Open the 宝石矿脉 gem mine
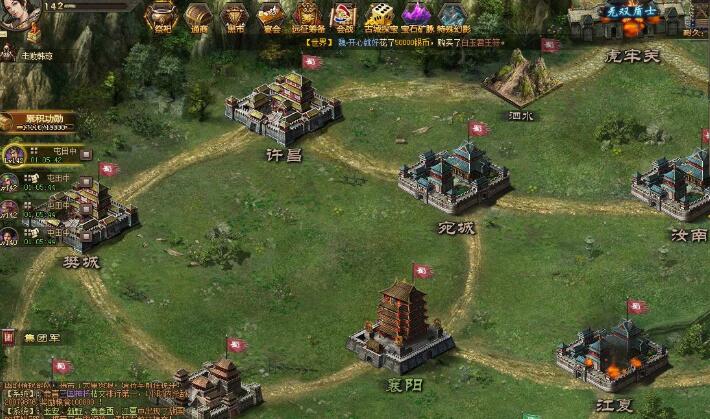Screen dimensions: 710x419 (x=414, y=16)
